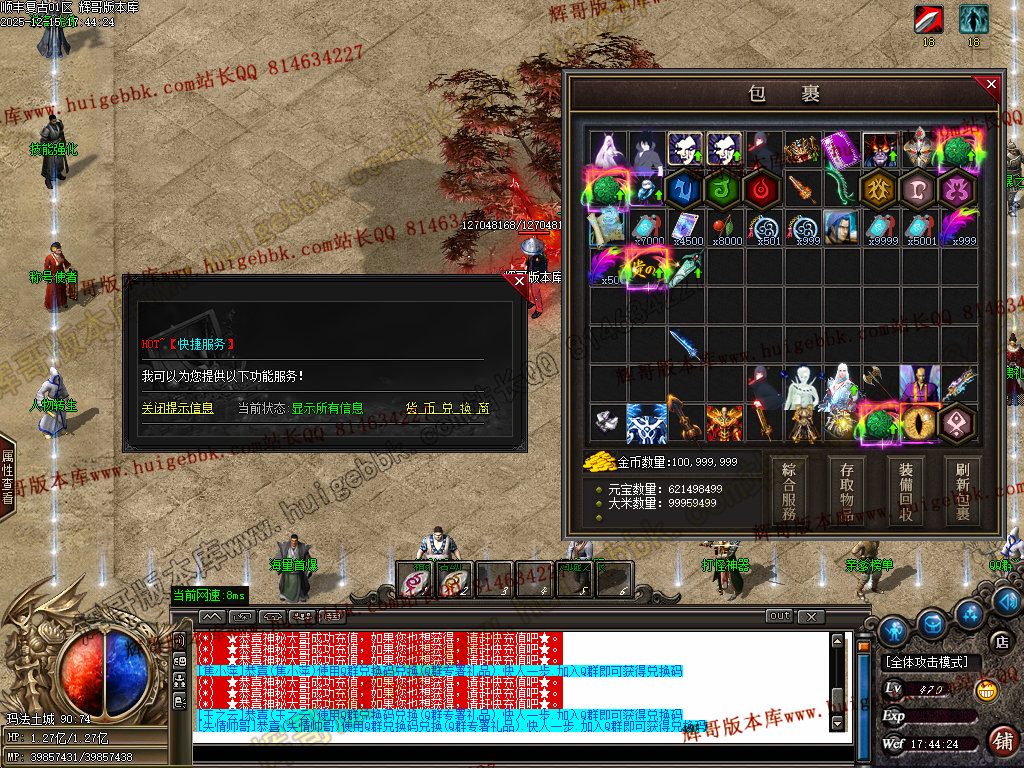The image size is (1024, 768).
Task: Select the 关闭提示信息 option
Action: (x=177, y=409)
